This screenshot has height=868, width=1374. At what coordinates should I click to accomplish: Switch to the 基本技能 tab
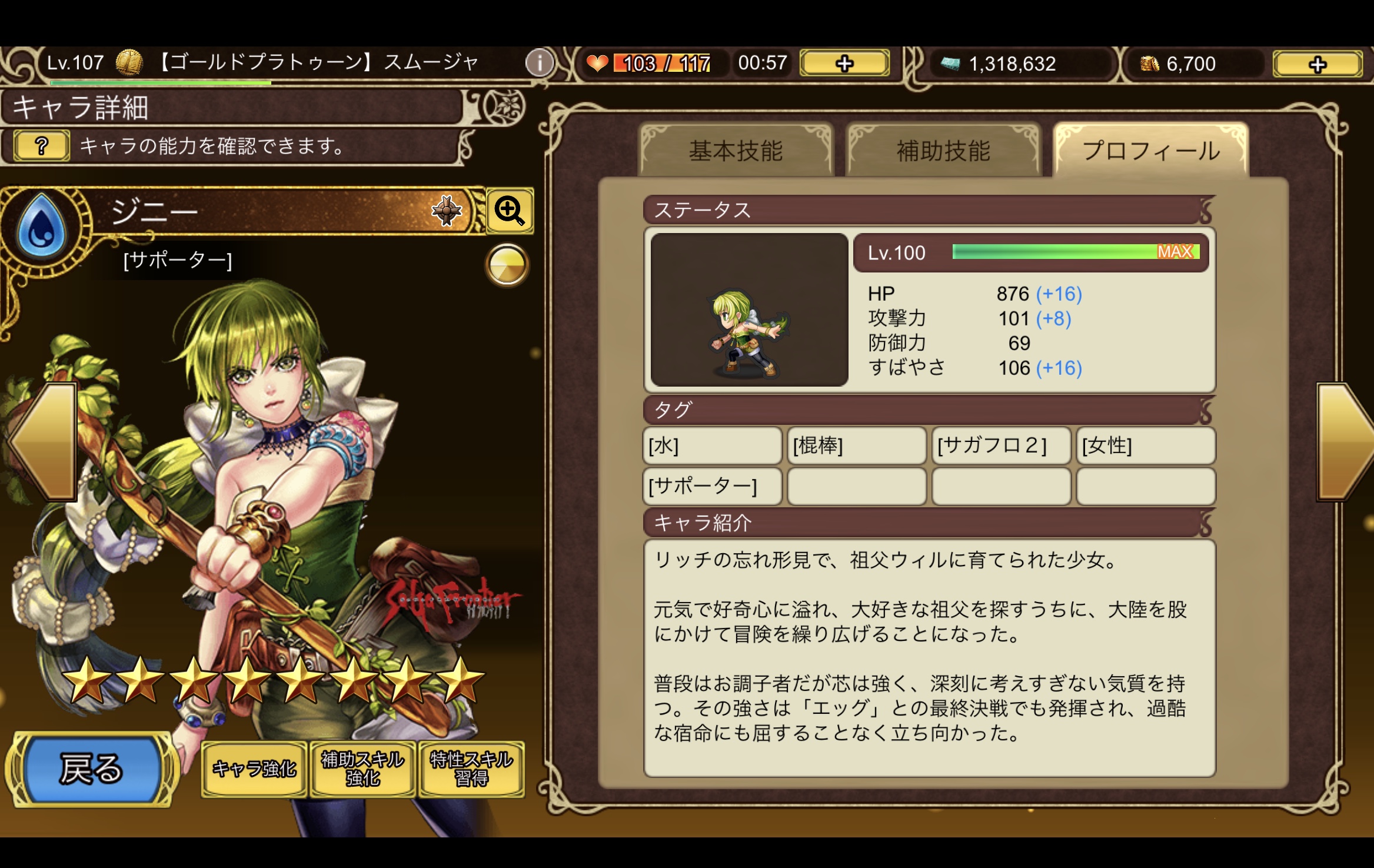pos(736,151)
